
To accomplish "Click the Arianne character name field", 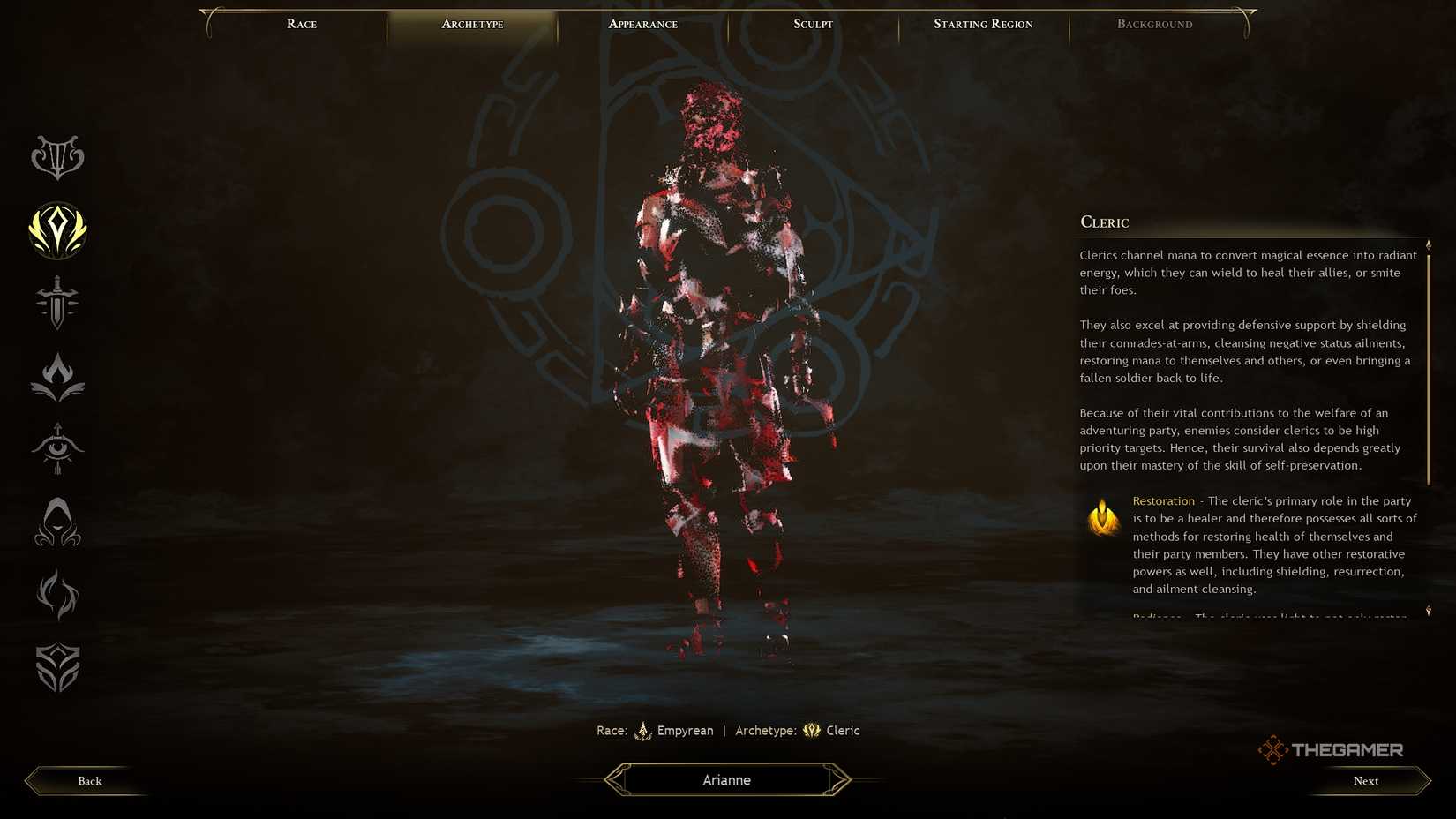I will coord(726,779).
